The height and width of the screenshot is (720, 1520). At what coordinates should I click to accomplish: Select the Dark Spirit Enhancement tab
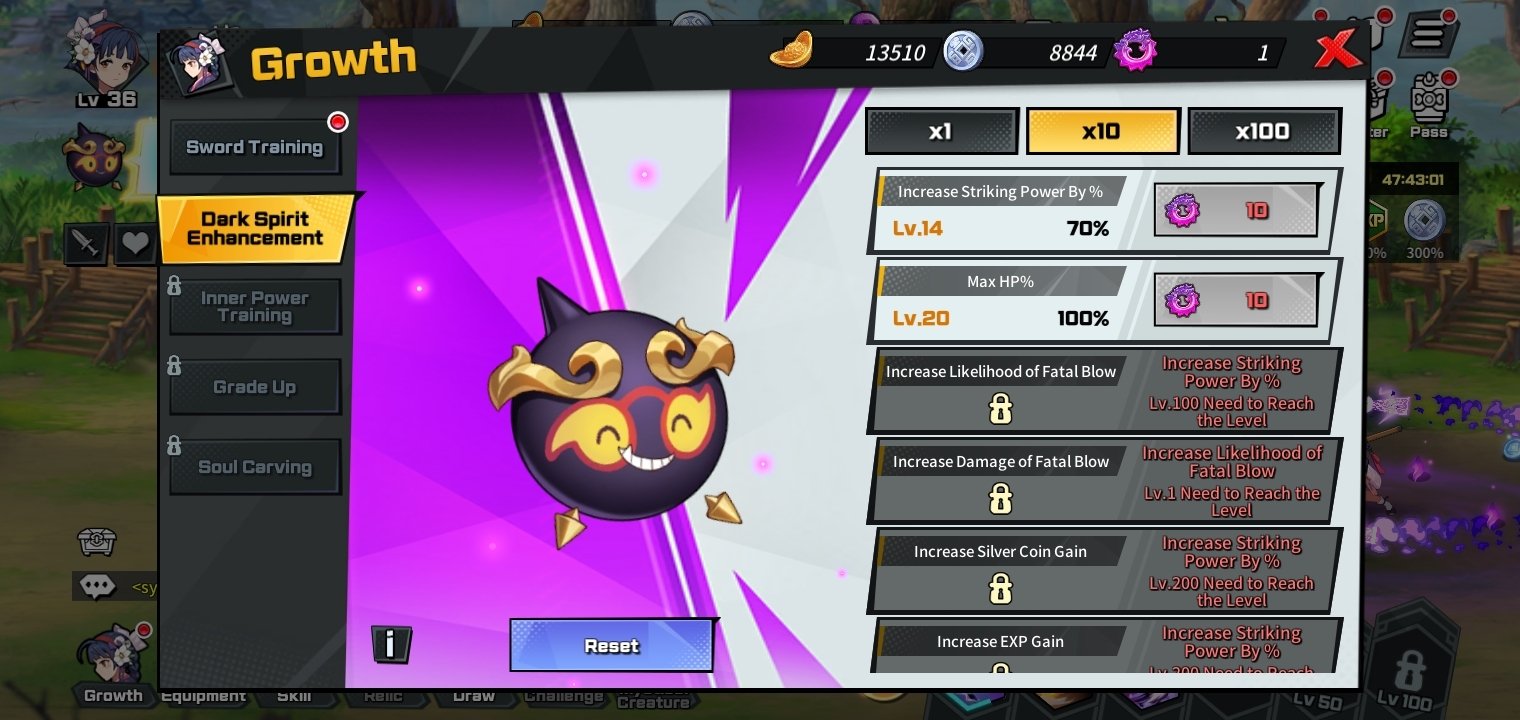pyautogui.click(x=255, y=228)
